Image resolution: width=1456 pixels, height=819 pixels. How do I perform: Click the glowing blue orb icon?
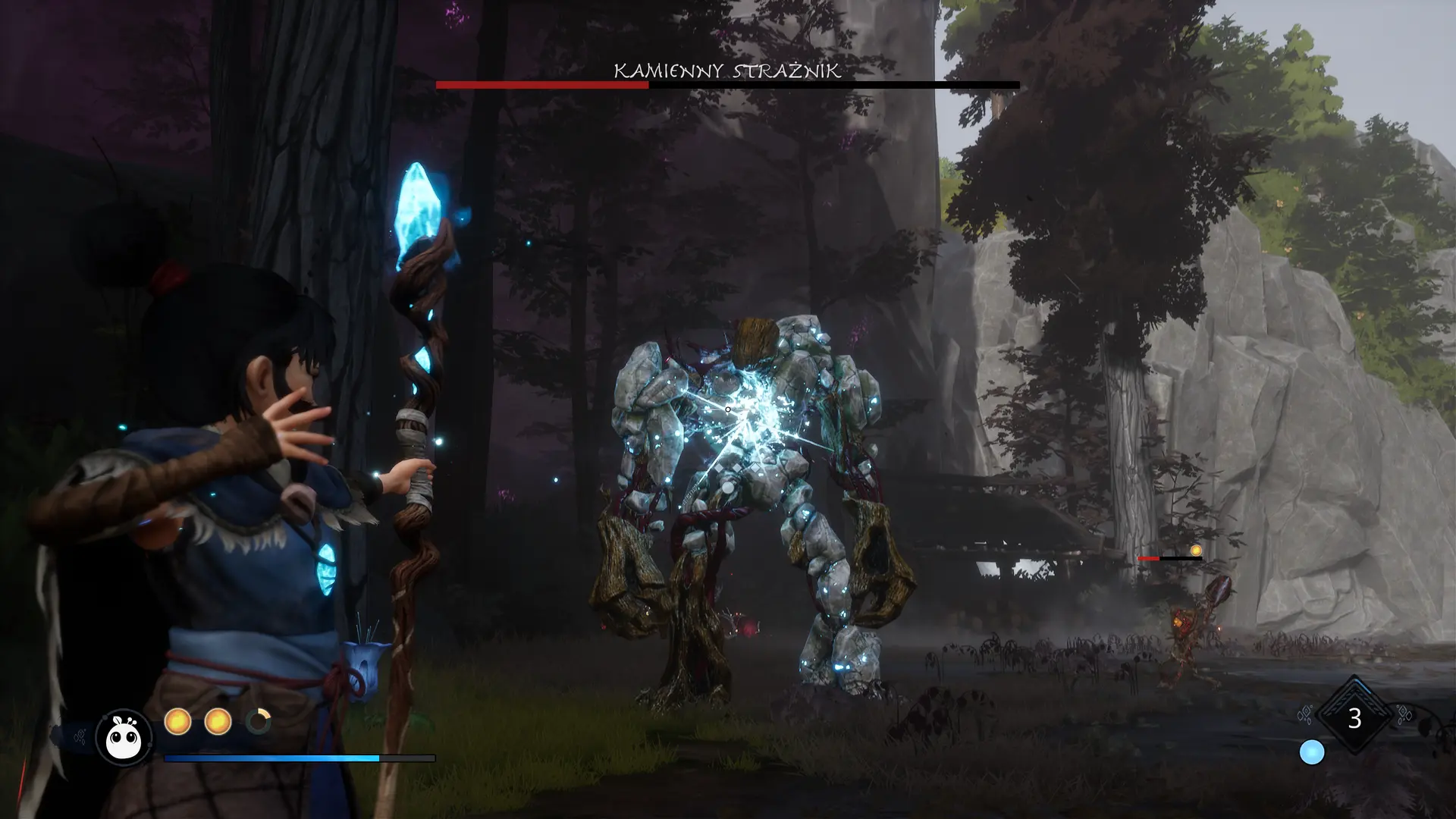pyautogui.click(x=1312, y=752)
